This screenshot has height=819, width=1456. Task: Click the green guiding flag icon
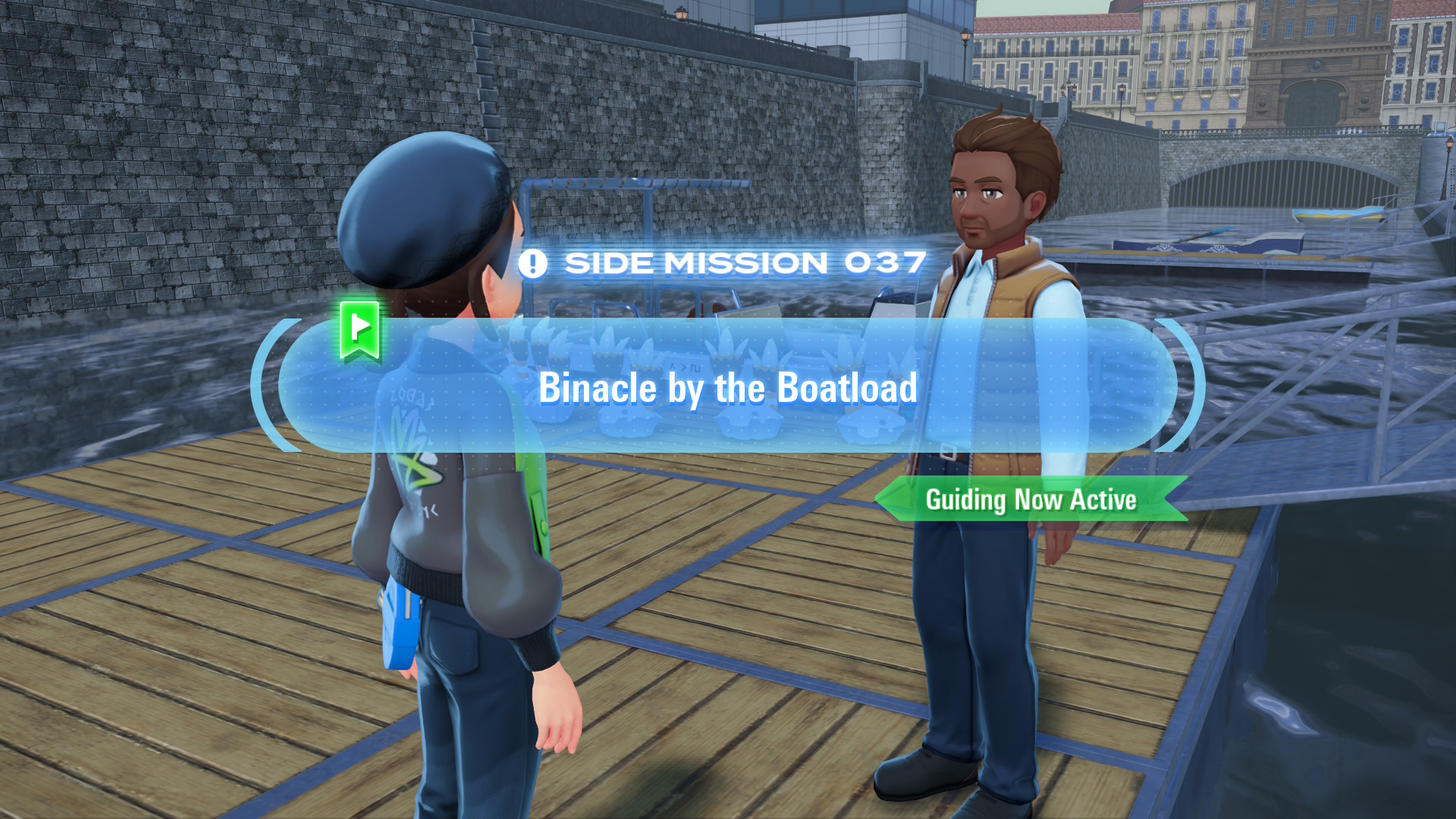(x=359, y=330)
